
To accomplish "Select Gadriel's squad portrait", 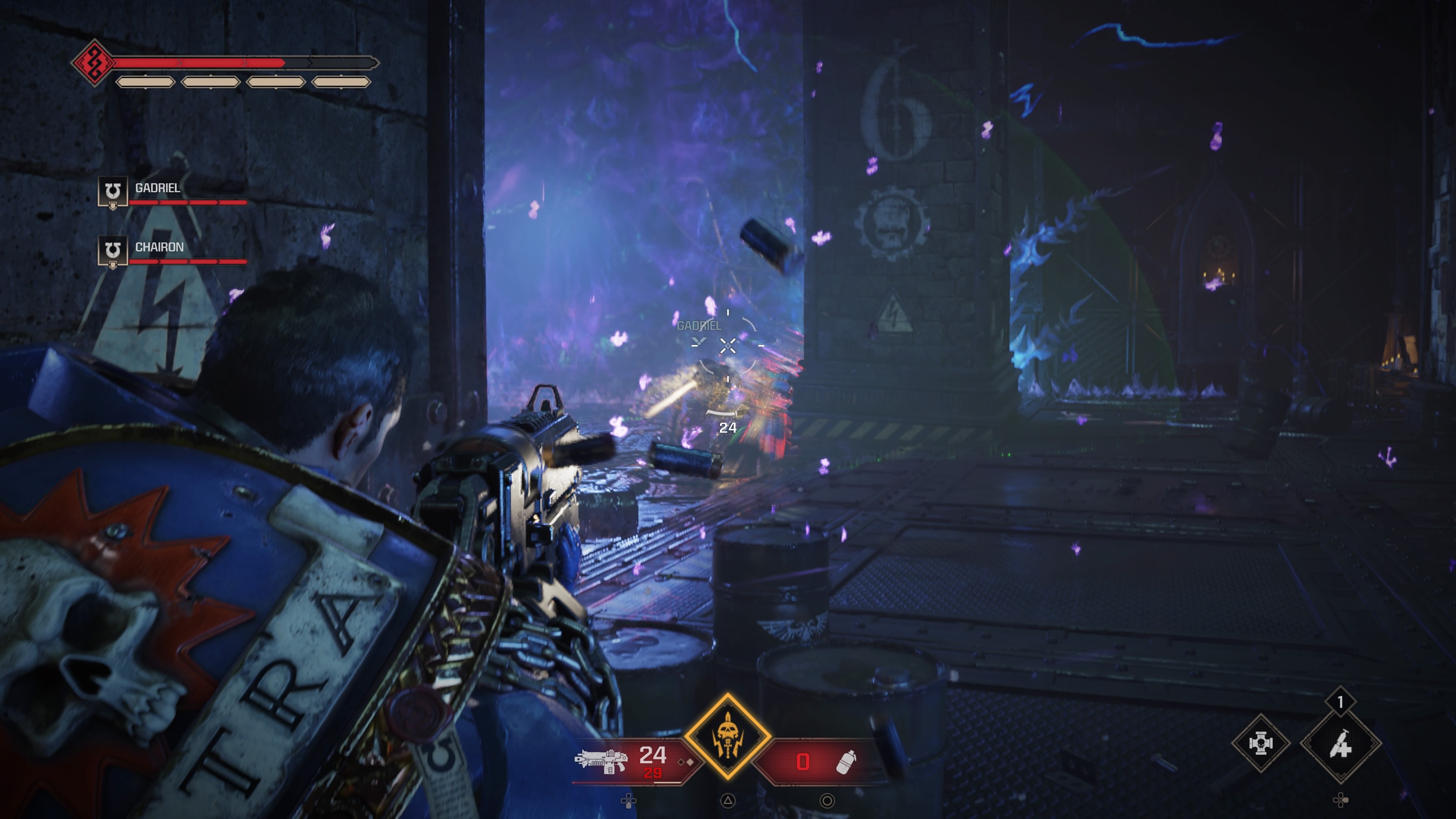I will [x=113, y=192].
